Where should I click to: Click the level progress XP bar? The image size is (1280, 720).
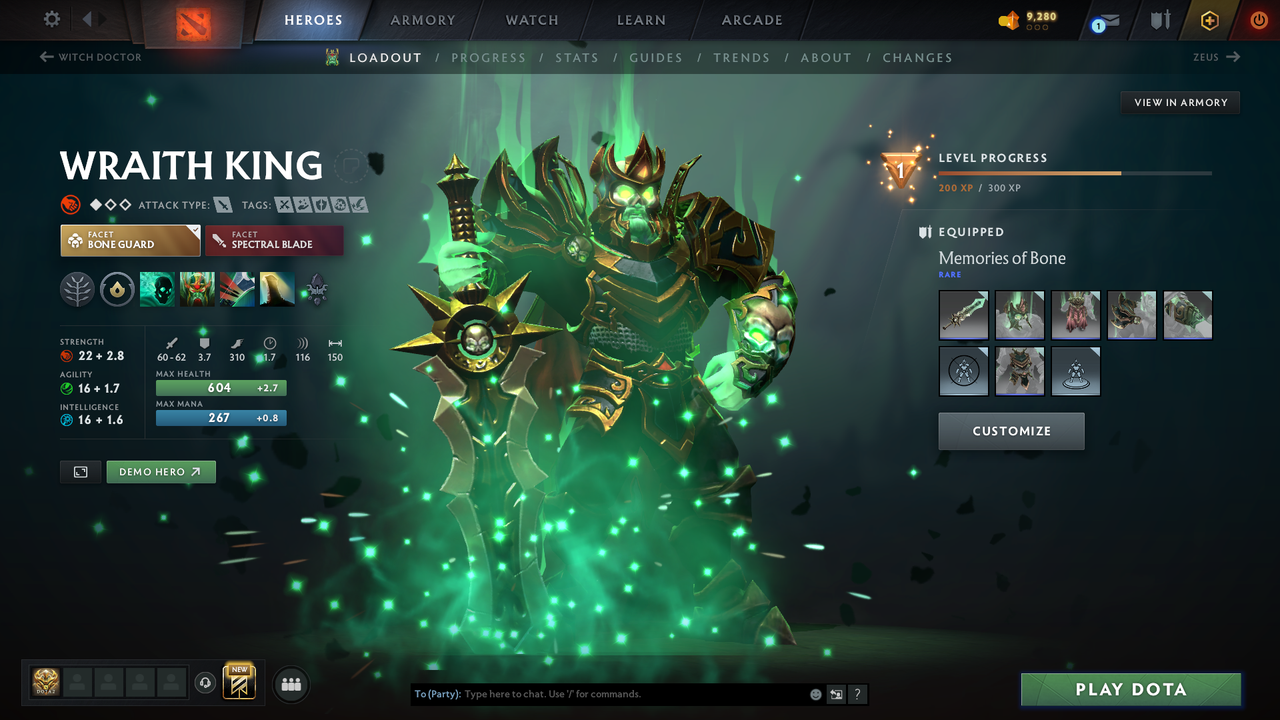tap(1075, 172)
